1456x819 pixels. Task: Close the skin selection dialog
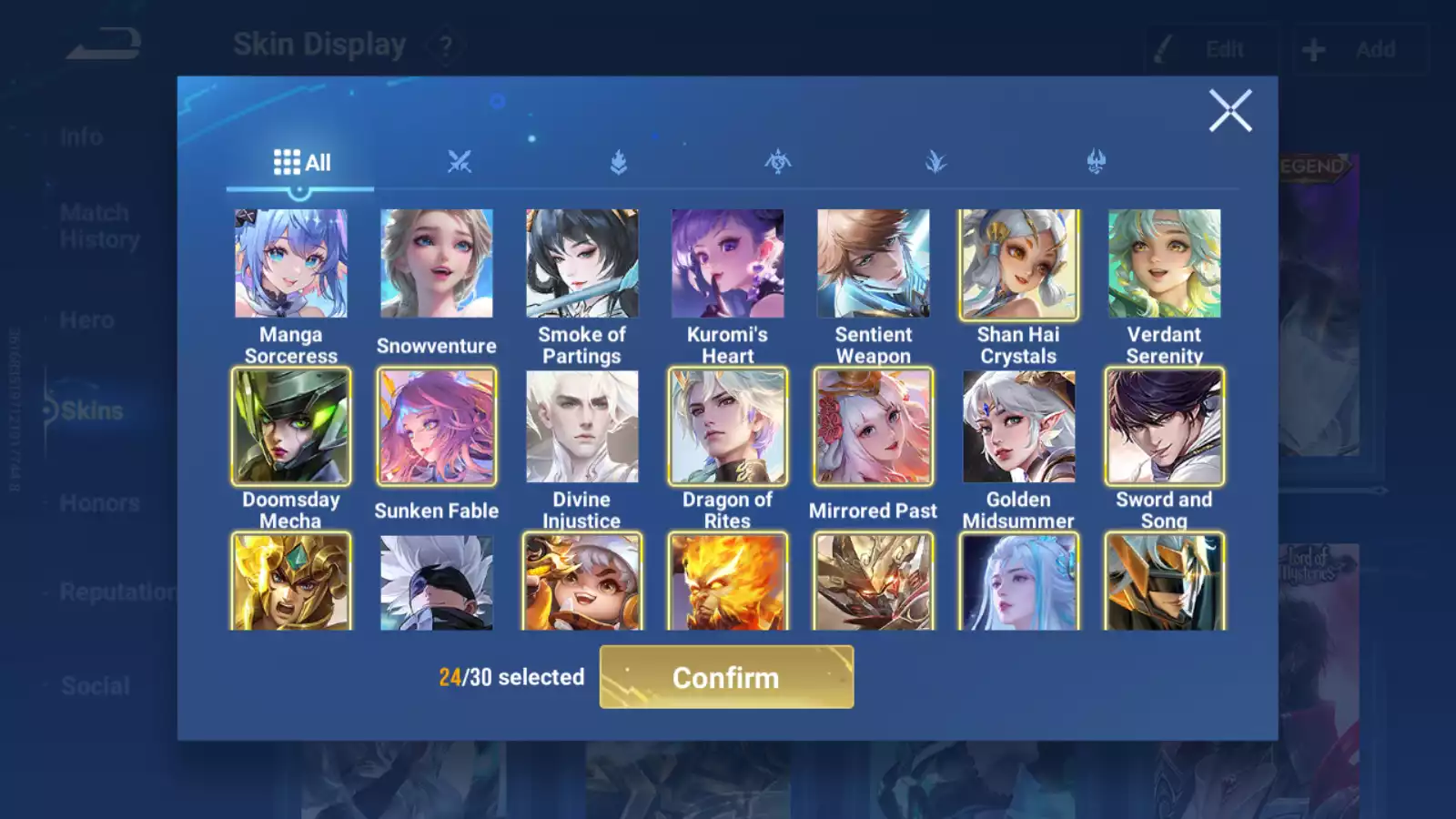(1230, 111)
